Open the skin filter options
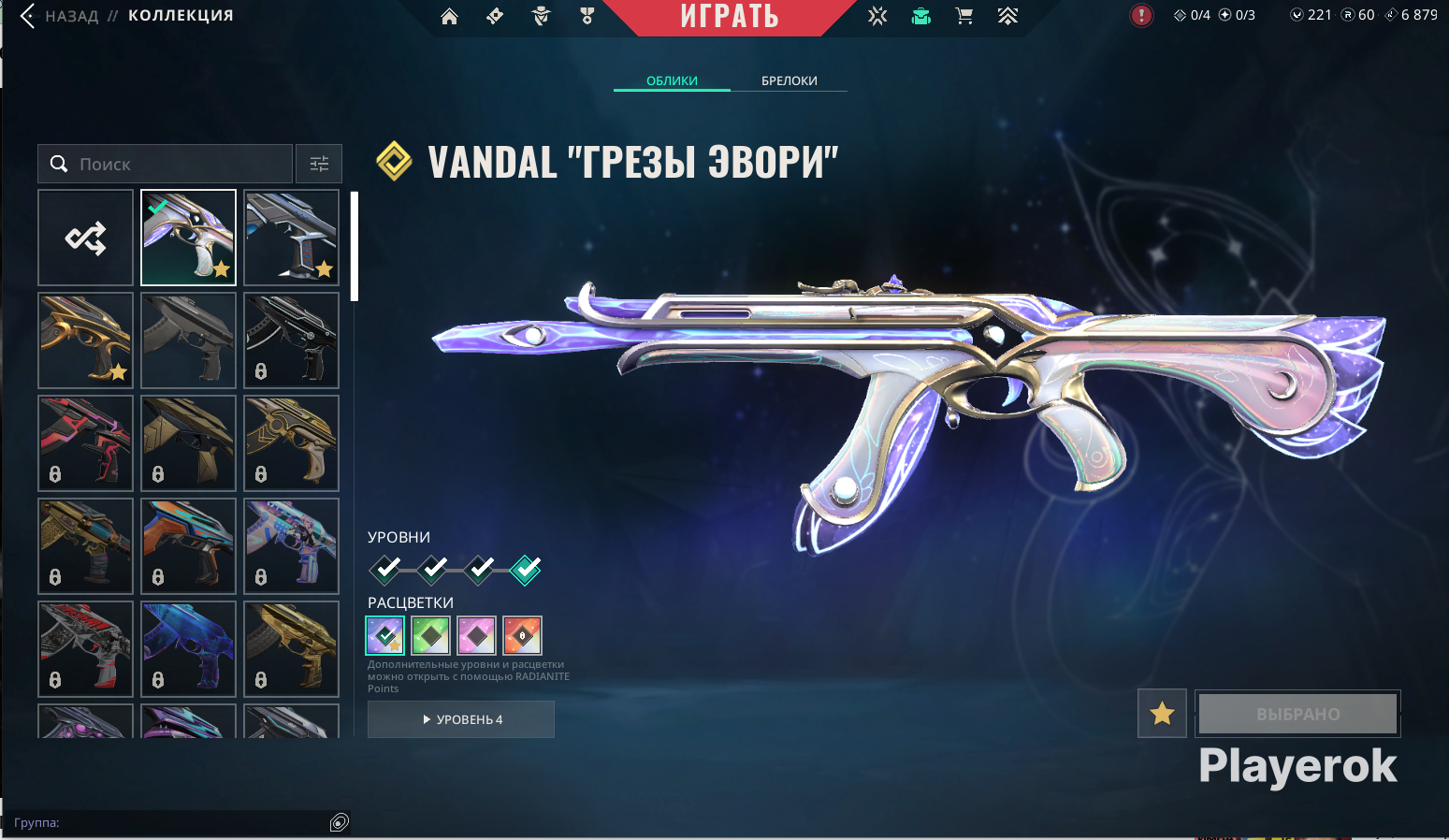Screen dimensions: 1449x840 [x=319, y=164]
